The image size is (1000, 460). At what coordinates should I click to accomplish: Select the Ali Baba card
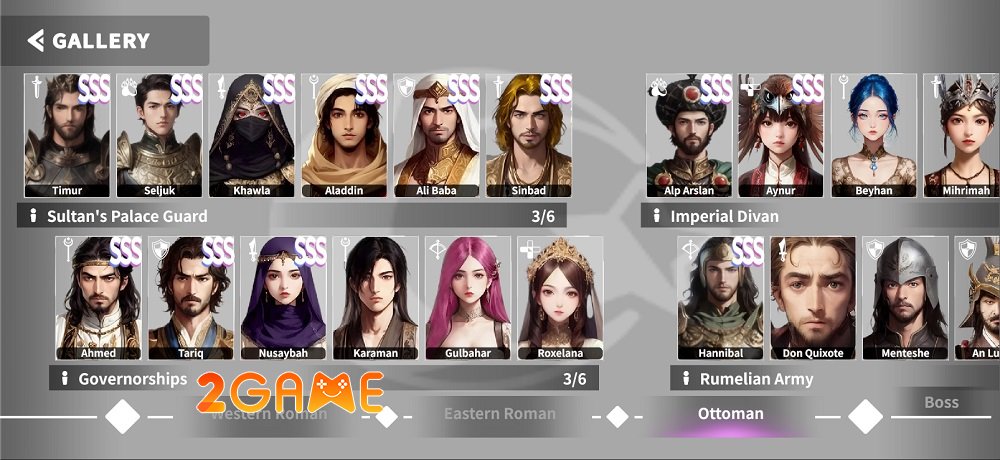click(436, 135)
